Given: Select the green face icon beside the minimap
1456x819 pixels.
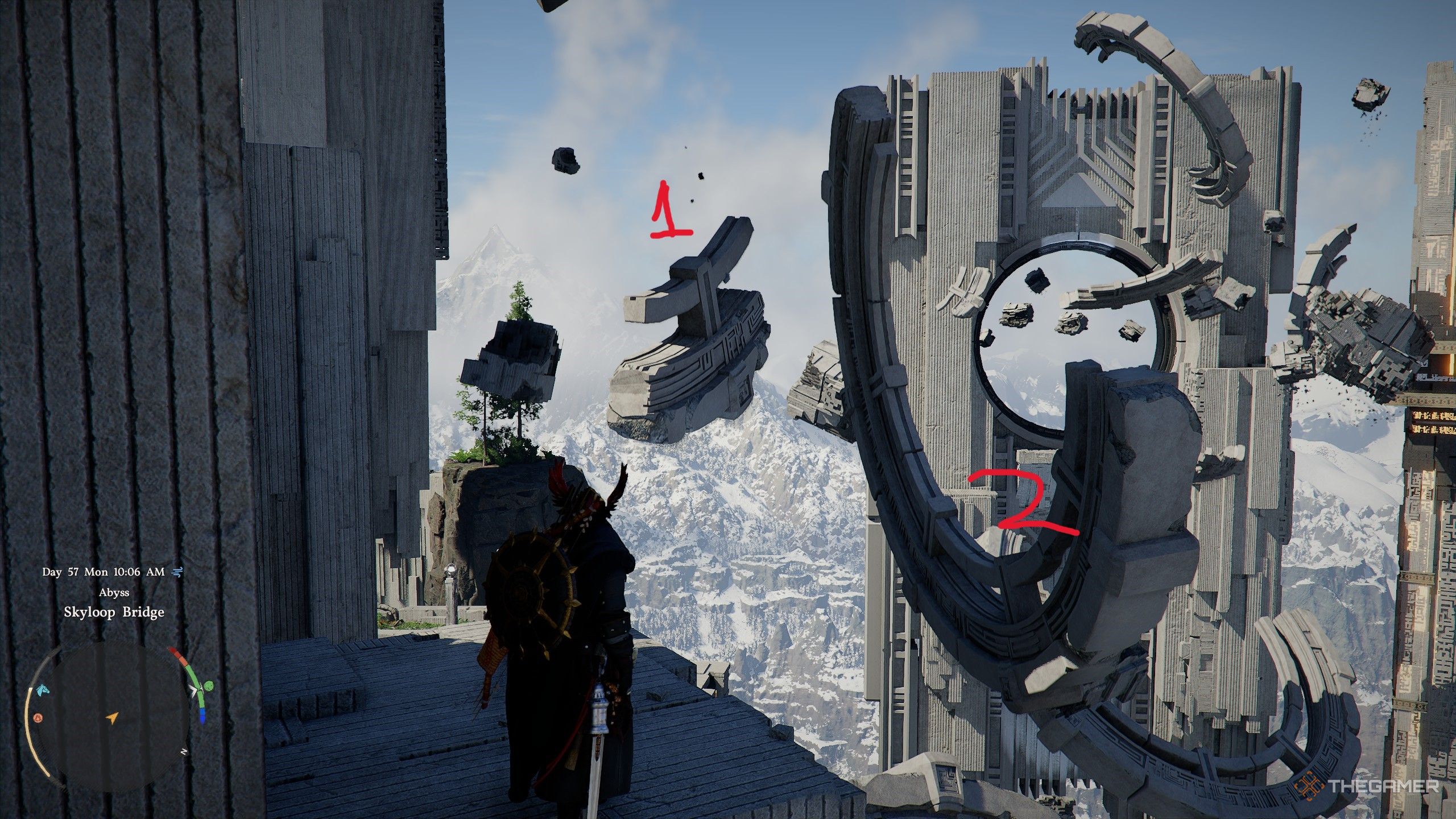Looking at the screenshot, I should point(210,687).
